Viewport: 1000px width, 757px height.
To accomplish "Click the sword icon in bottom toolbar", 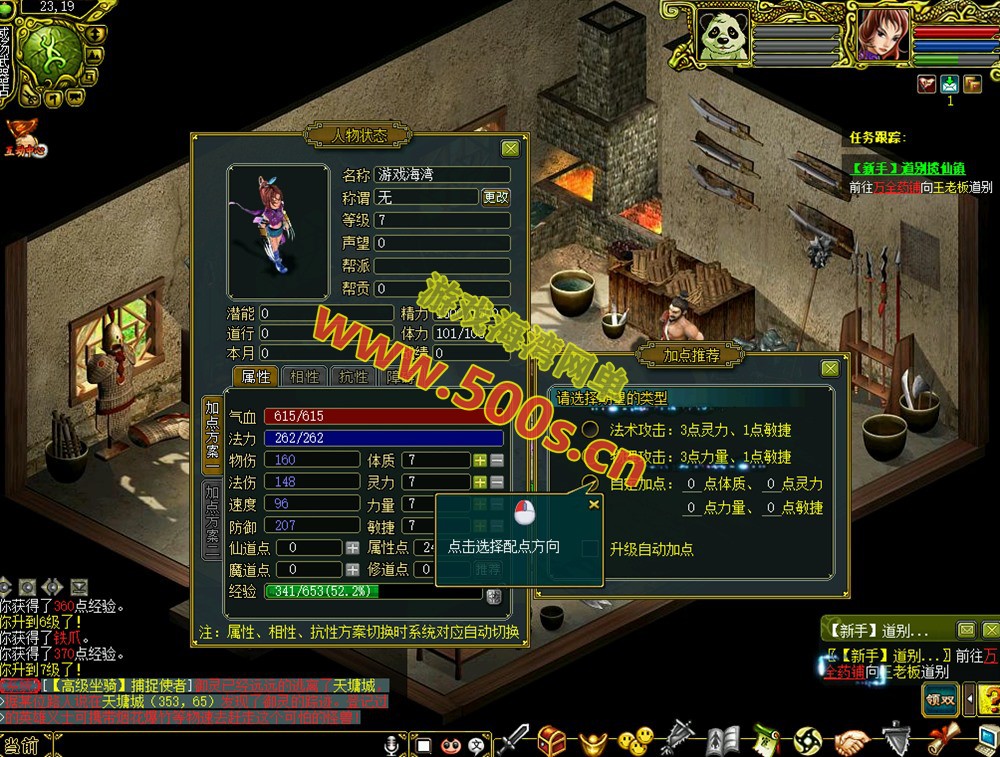I will [x=513, y=741].
